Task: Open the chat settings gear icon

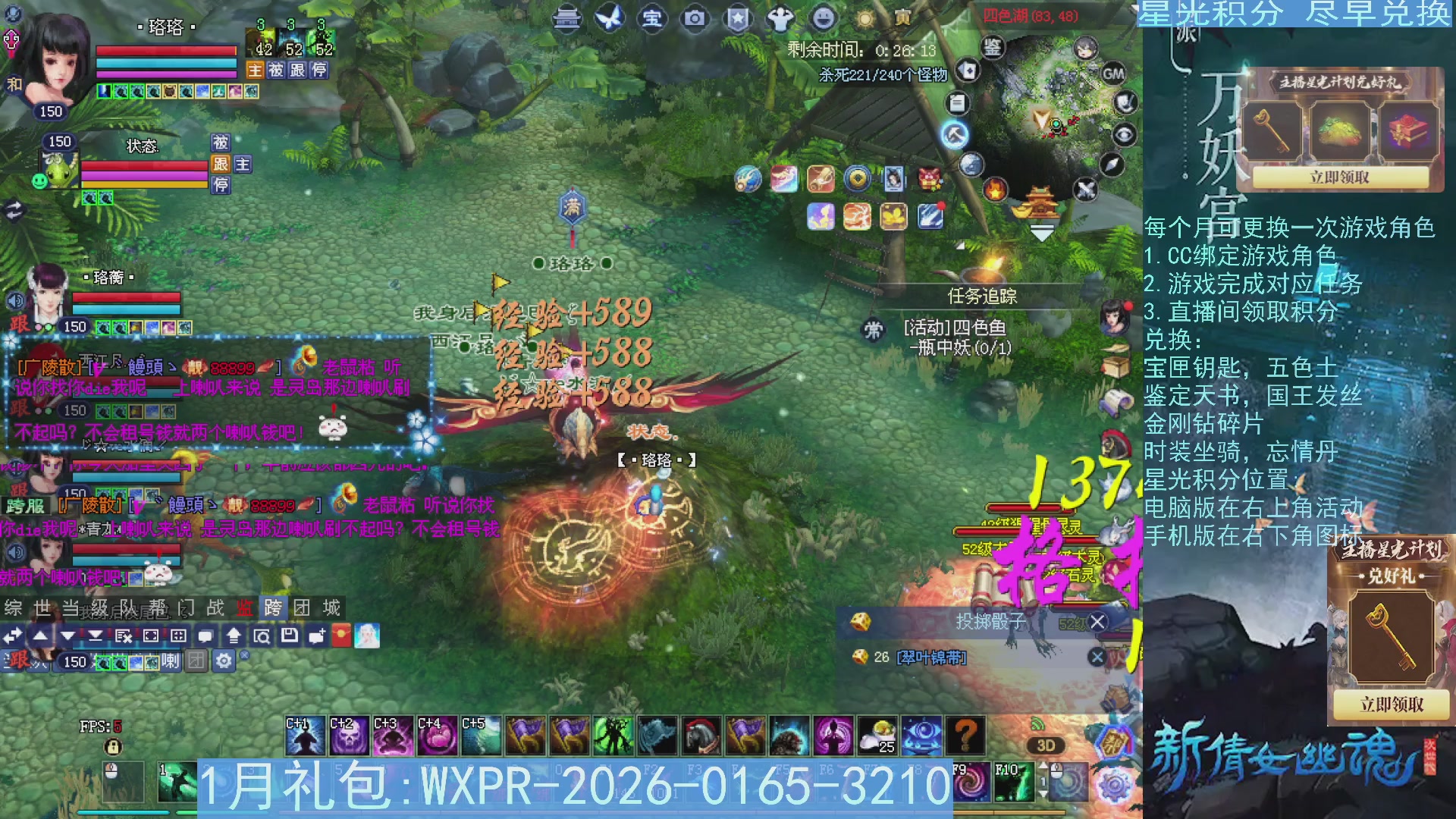Action: 222,661
